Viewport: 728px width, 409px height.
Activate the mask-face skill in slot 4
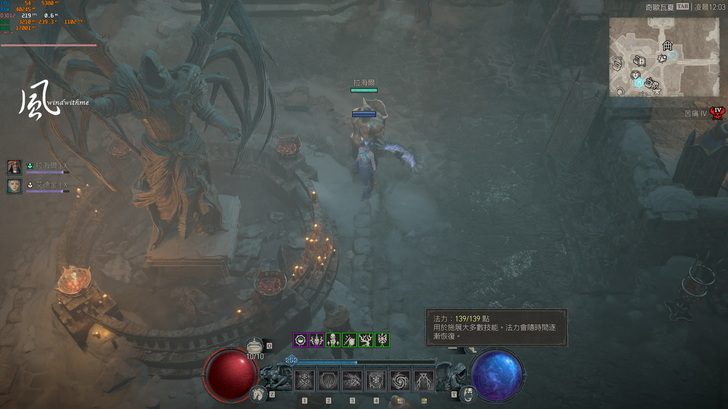[x=375, y=380]
